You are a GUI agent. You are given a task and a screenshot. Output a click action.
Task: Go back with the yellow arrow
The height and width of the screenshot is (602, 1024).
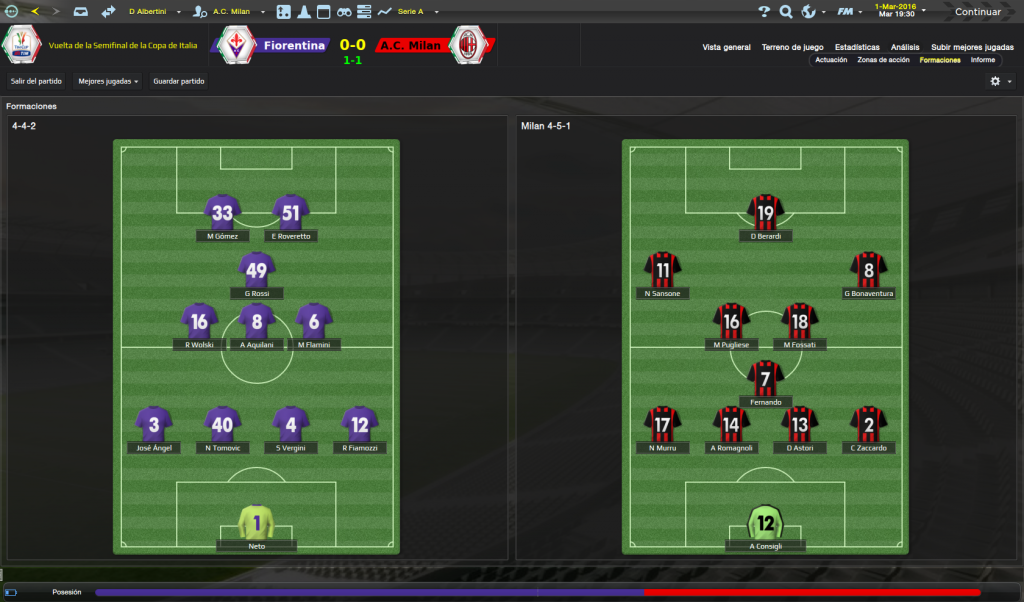(35, 12)
